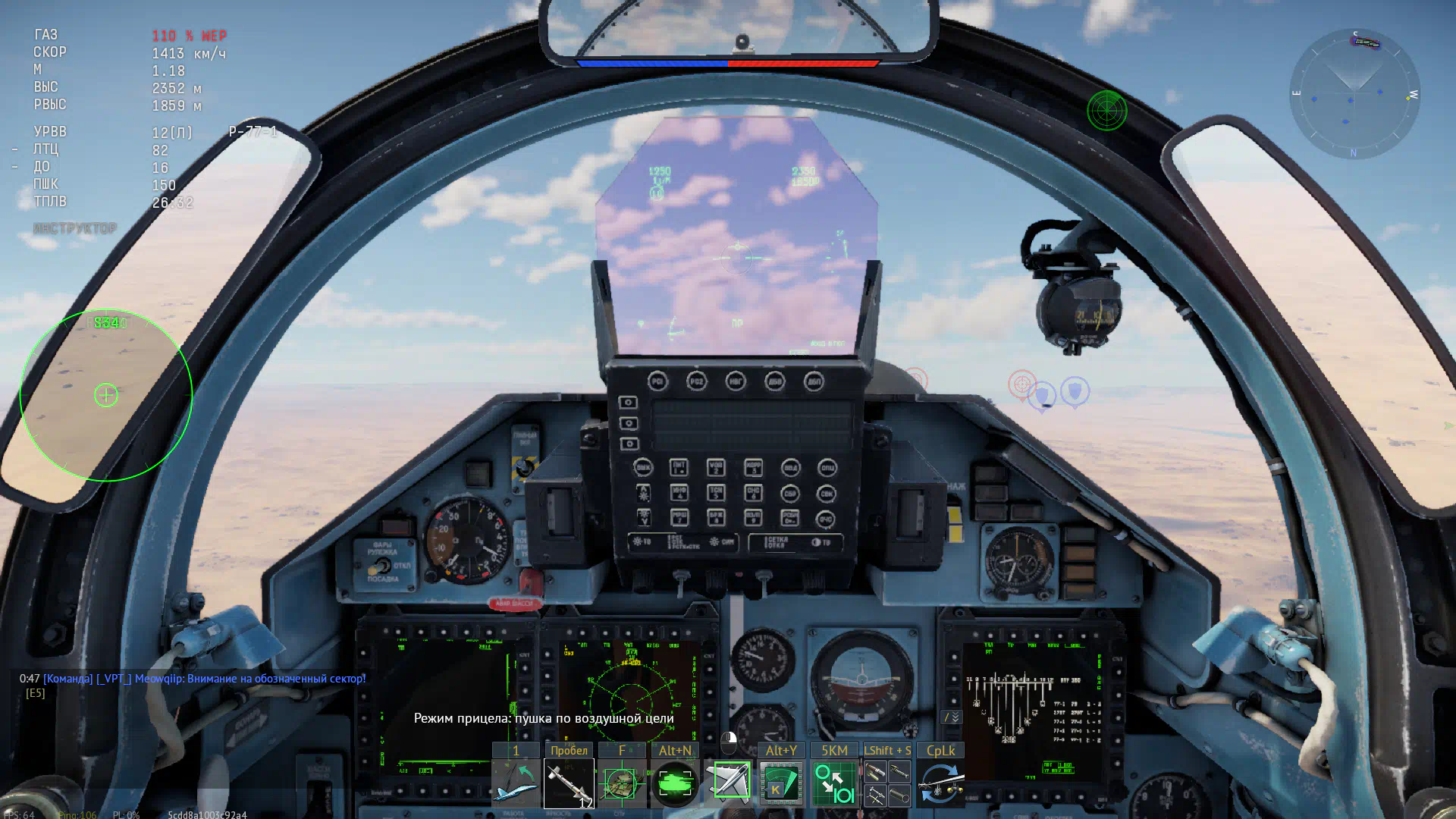Select the R-77-1 air-to-air missile slot

569,783
